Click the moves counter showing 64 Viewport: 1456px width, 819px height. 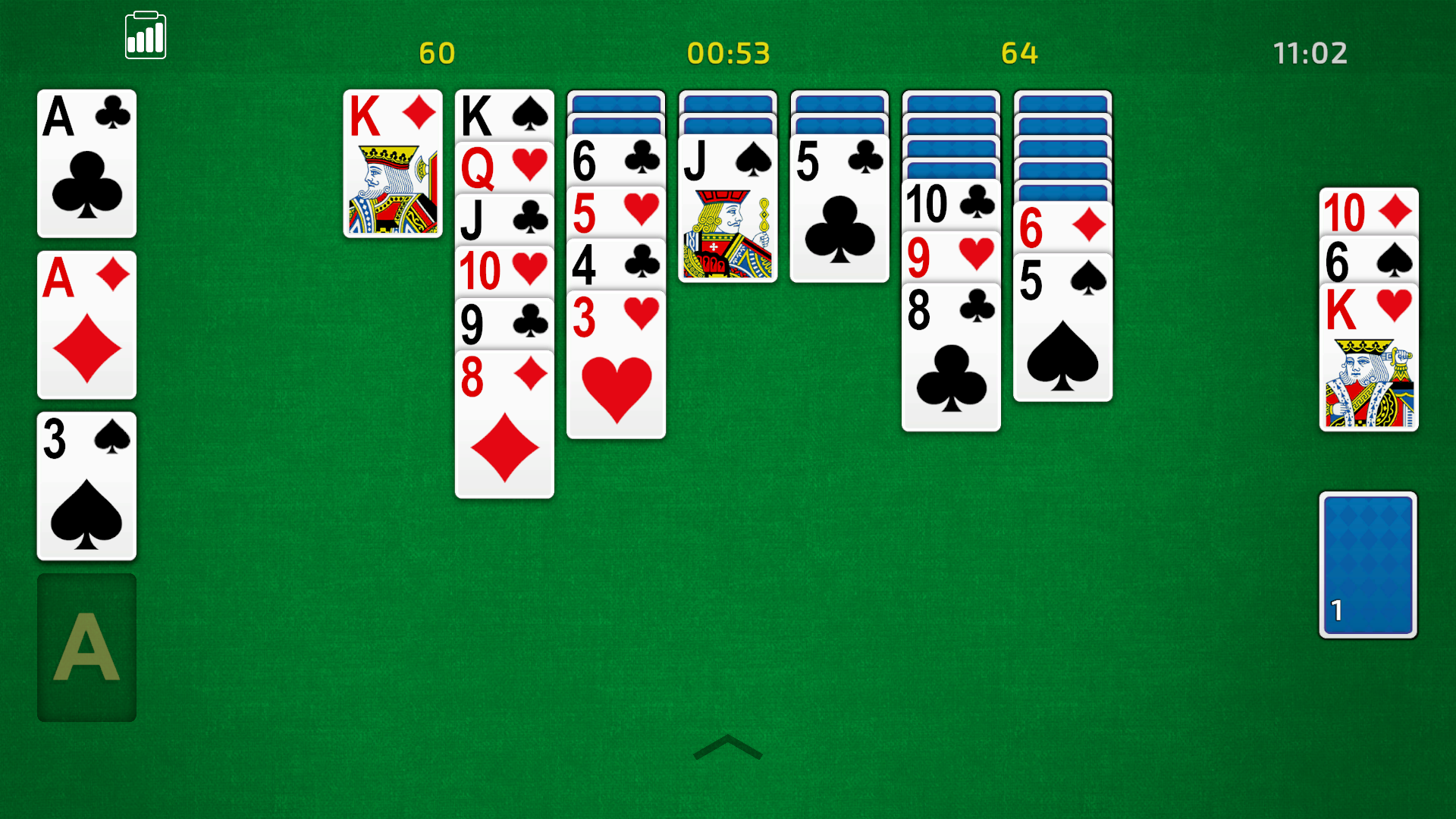click(x=1019, y=53)
